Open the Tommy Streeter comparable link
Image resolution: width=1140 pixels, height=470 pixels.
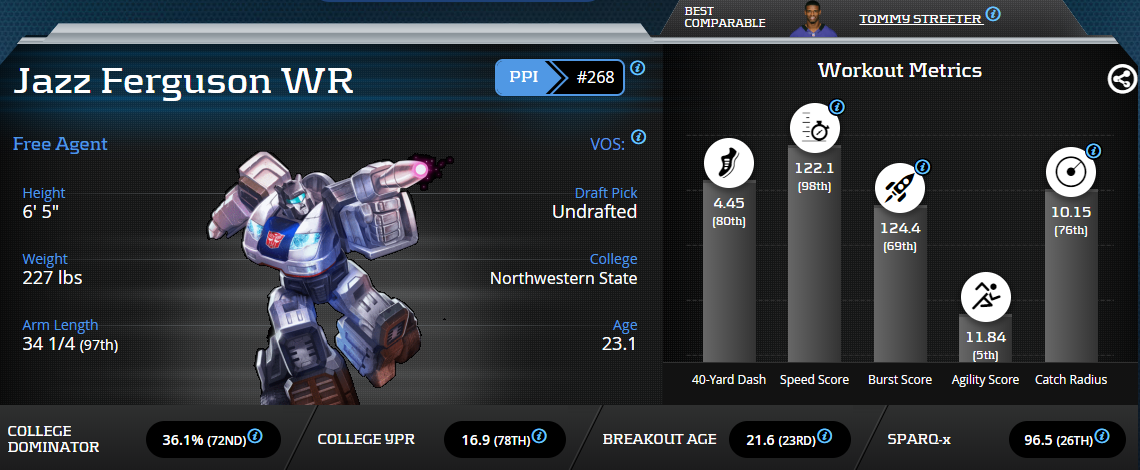919,18
